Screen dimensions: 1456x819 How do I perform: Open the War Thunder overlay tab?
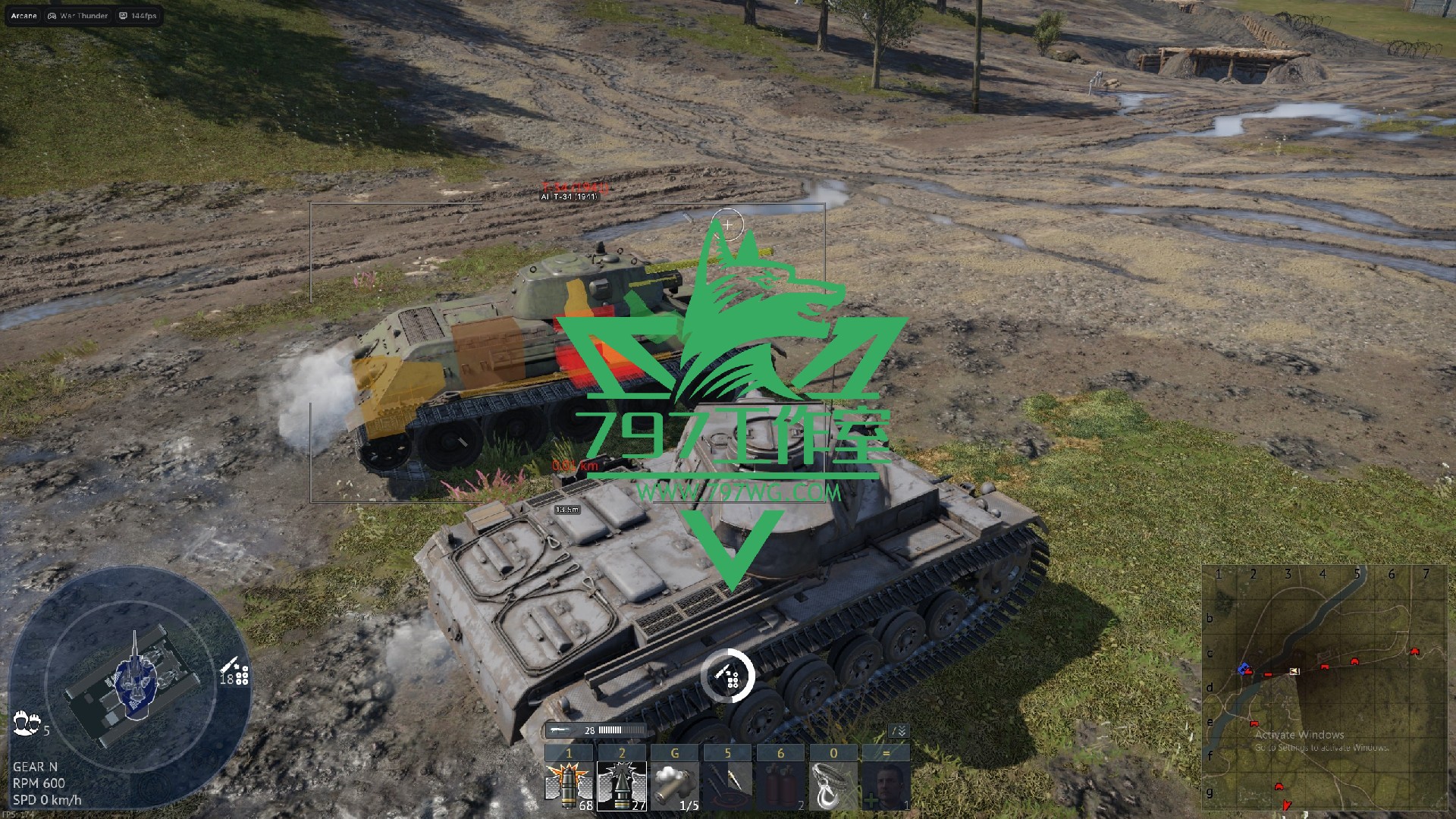tap(78, 15)
